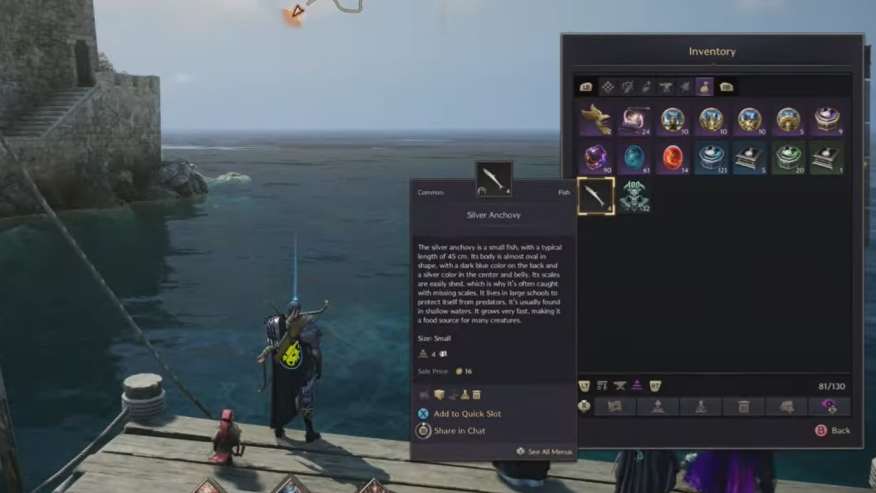Click the purple eye button in inventory
The image size is (876, 493).
(x=829, y=406)
